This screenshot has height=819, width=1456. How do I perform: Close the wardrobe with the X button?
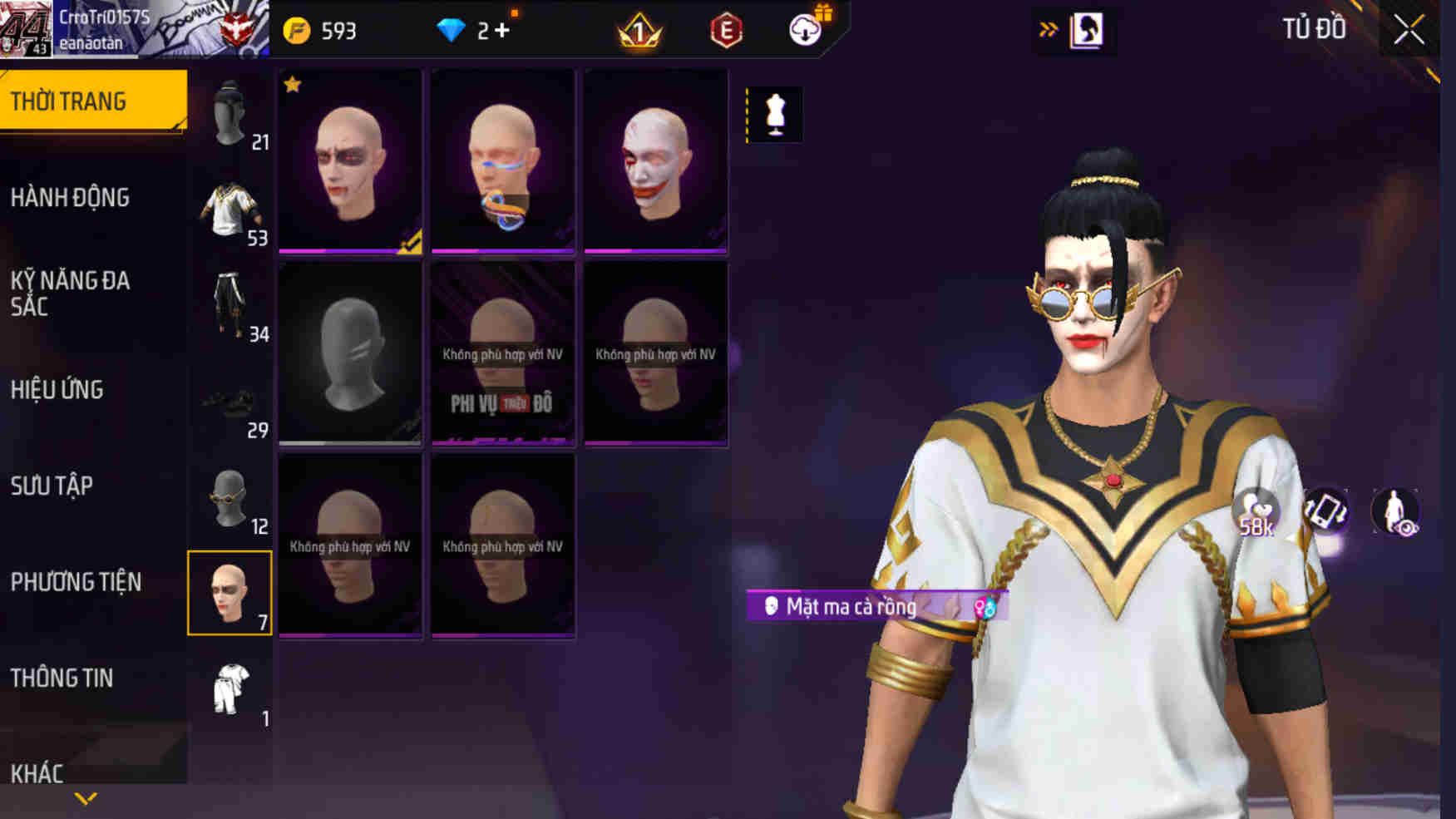1409,30
